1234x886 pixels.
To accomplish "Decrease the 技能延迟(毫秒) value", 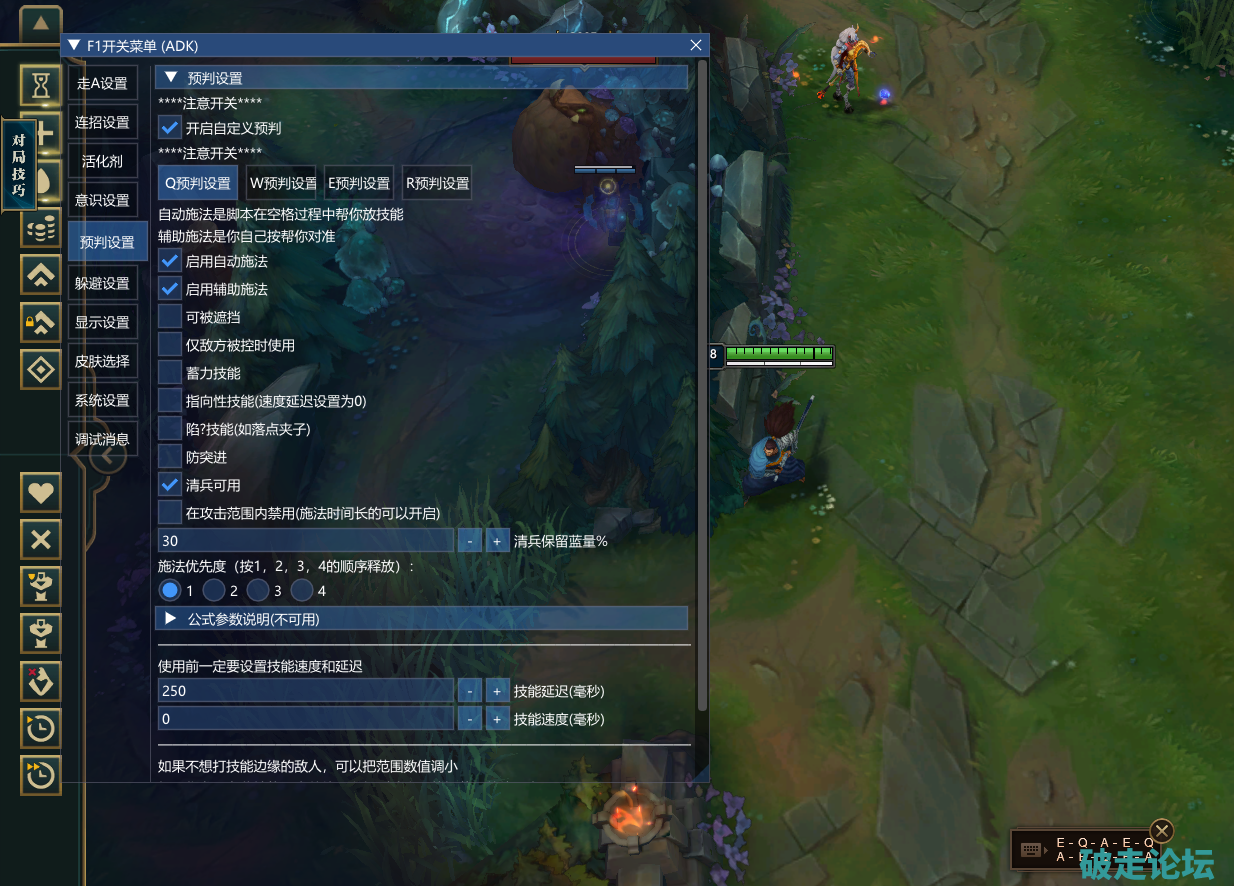I will [469, 691].
